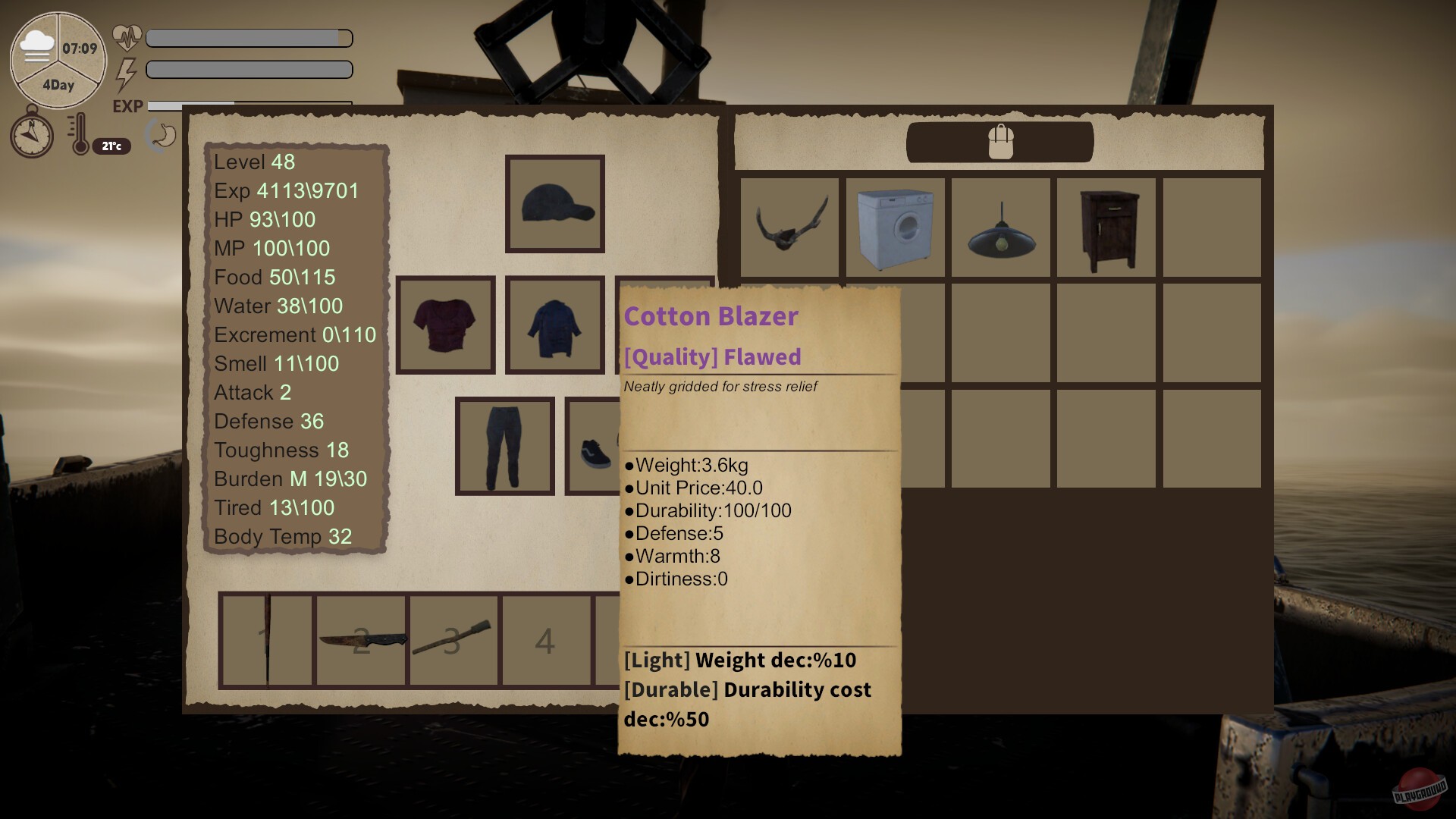Viewport: 1456px width, 819px height.
Task: Select the equipped red shirt
Action: pos(444,325)
